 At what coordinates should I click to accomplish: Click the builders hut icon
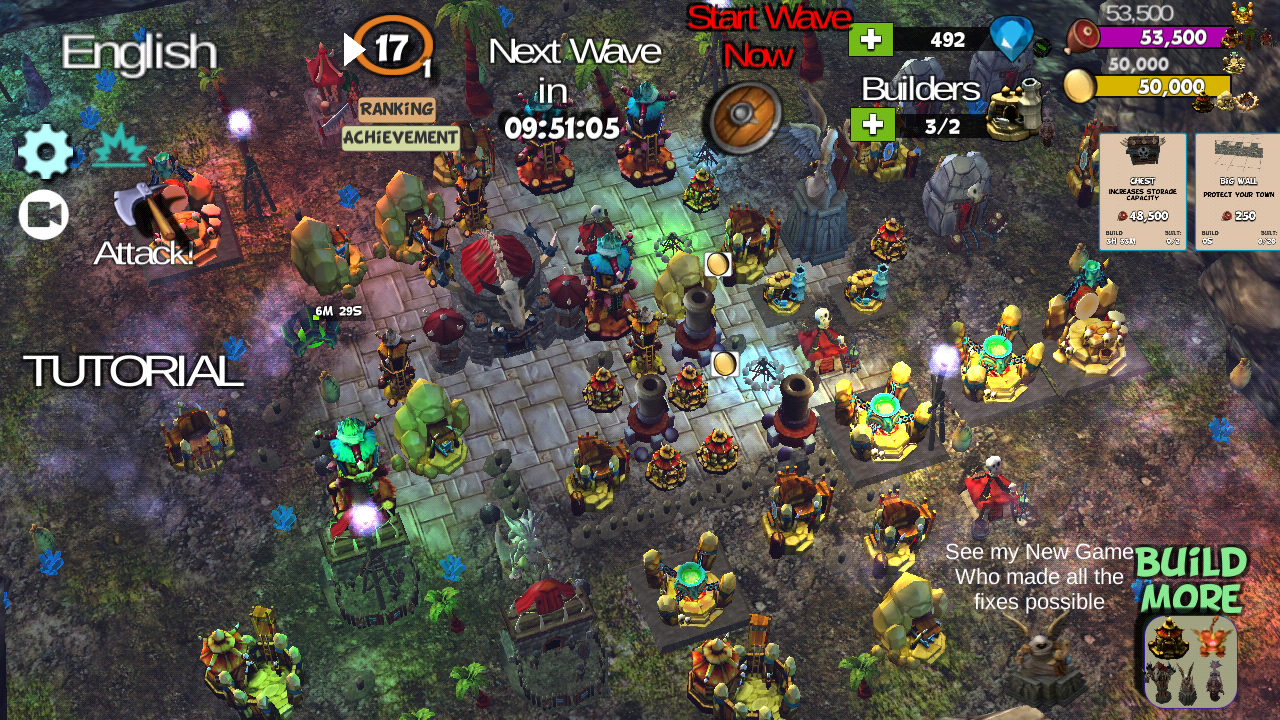tap(1010, 110)
